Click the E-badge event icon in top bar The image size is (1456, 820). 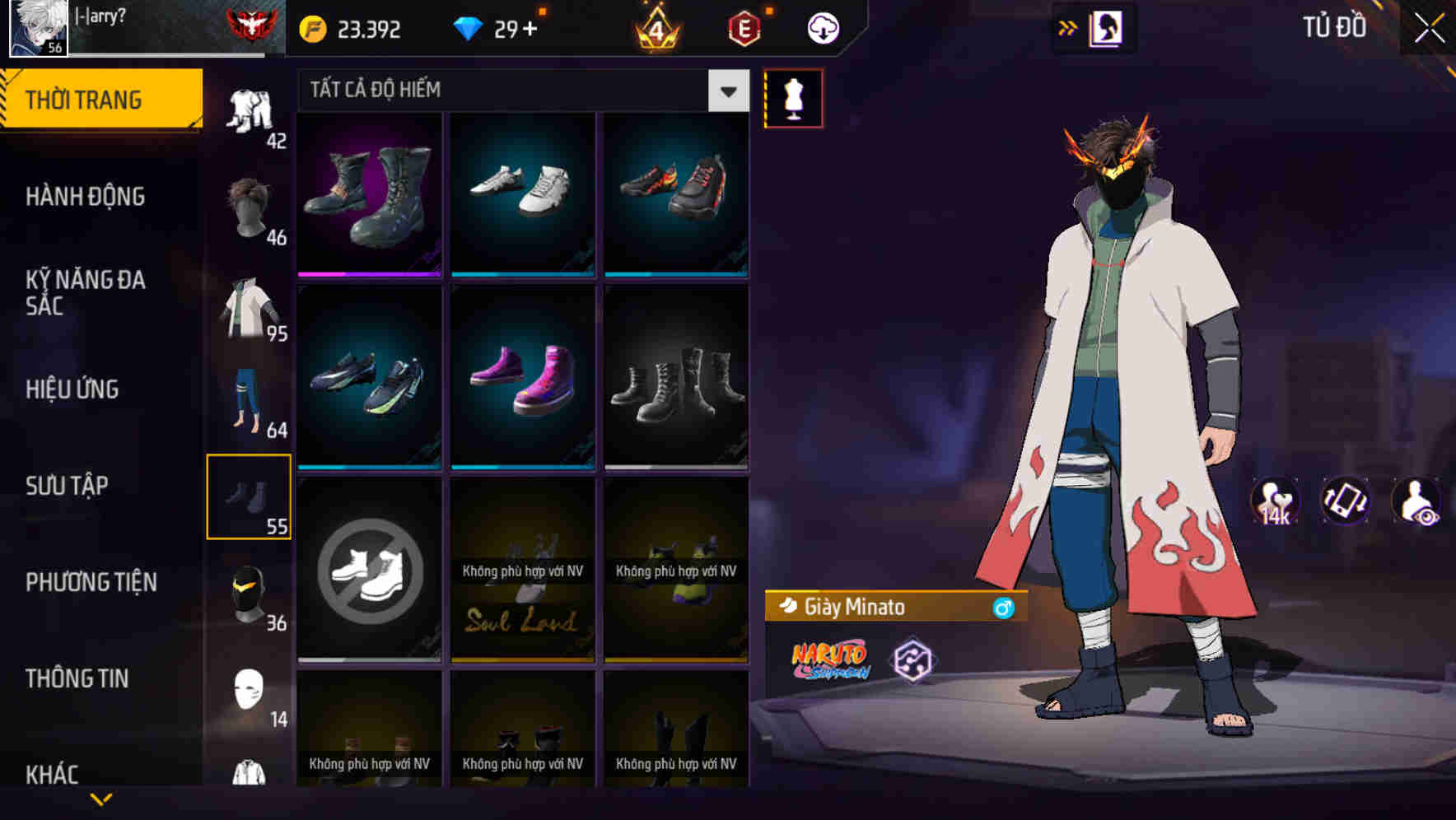pos(742,27)
